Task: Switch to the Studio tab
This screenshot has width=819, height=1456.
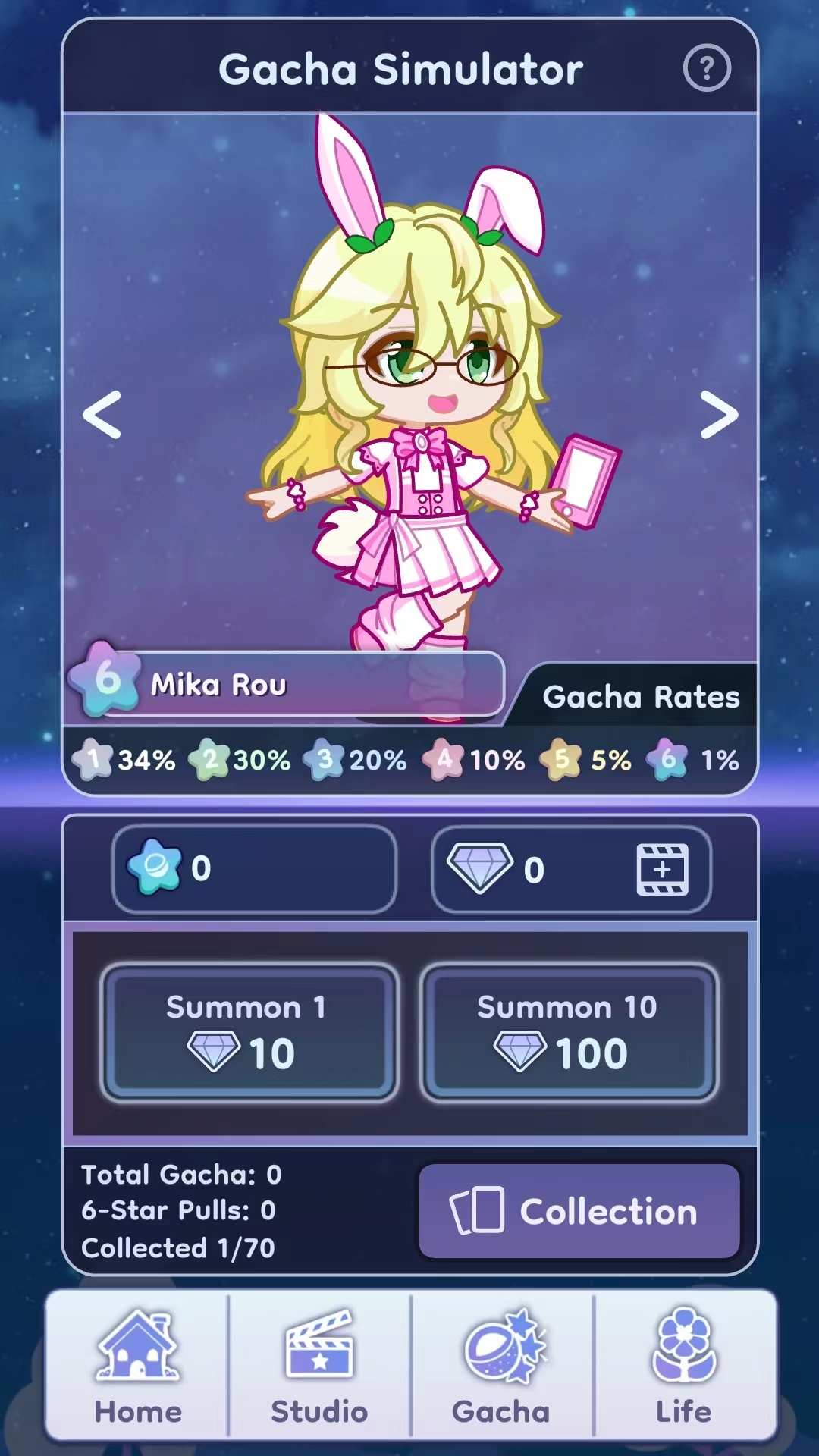Action: coord(319,1365)
